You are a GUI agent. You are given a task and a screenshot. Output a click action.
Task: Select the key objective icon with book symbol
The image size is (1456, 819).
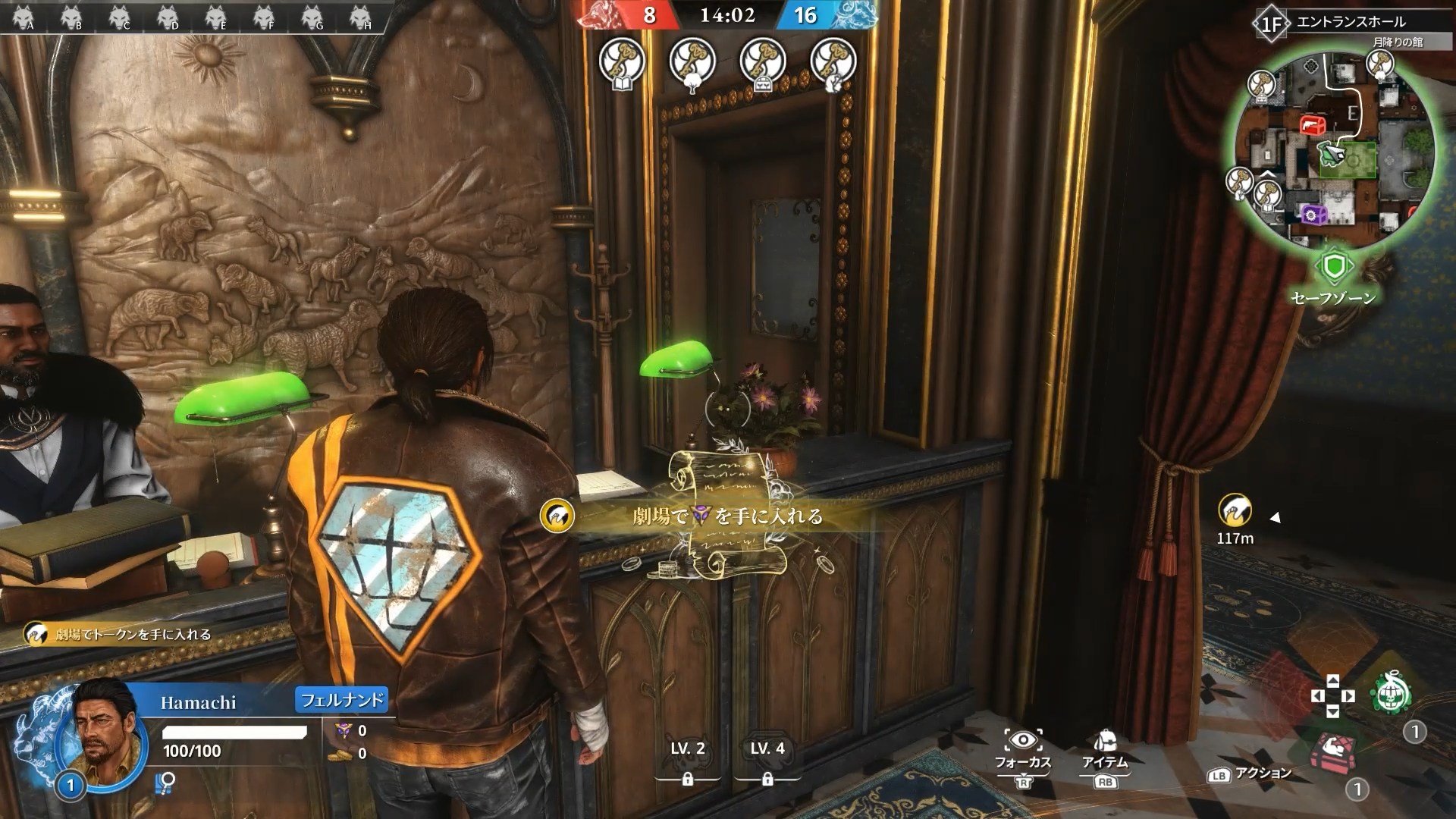coord(622,61)
